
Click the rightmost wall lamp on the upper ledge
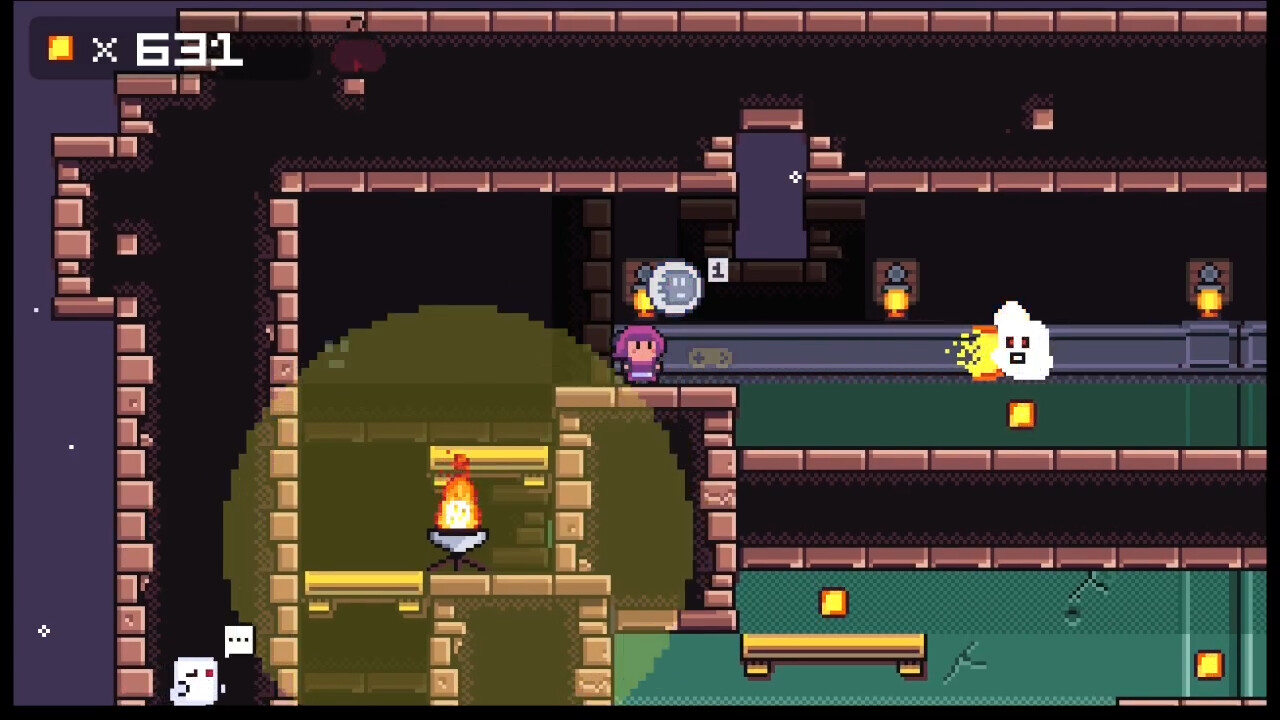click(1209, 288)
